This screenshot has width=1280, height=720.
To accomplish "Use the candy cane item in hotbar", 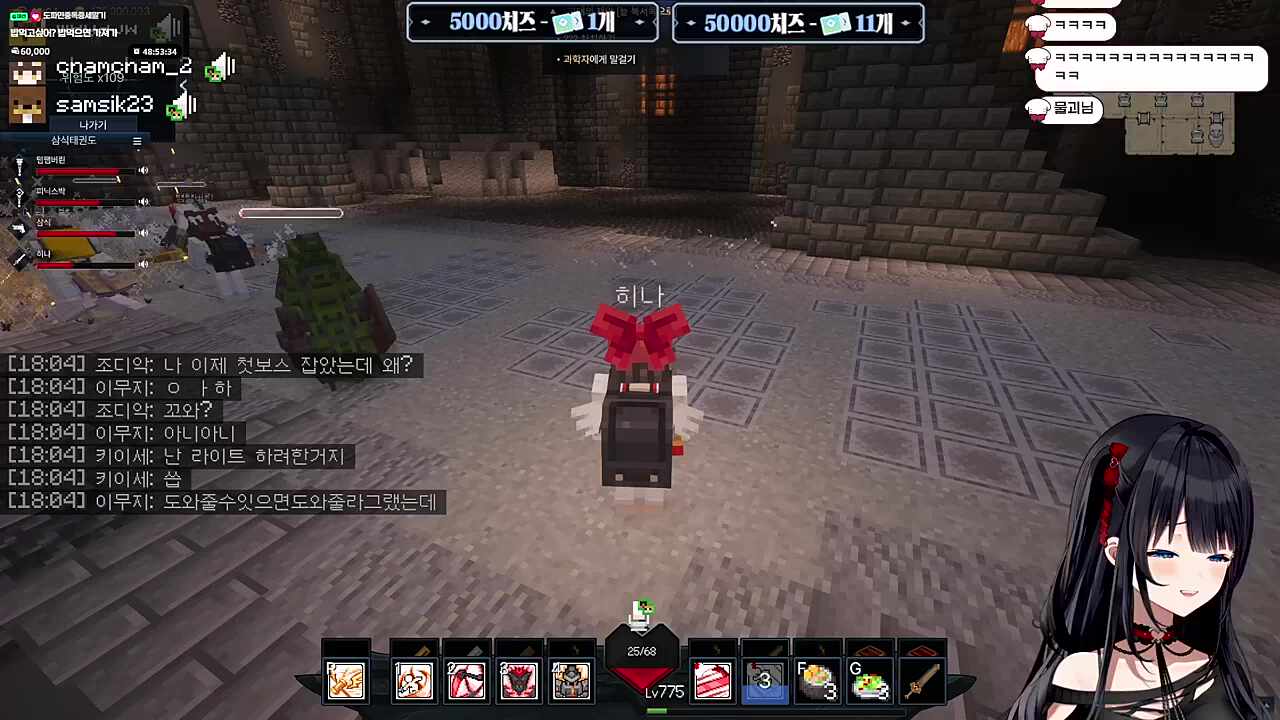I will [x=713, y=680].
